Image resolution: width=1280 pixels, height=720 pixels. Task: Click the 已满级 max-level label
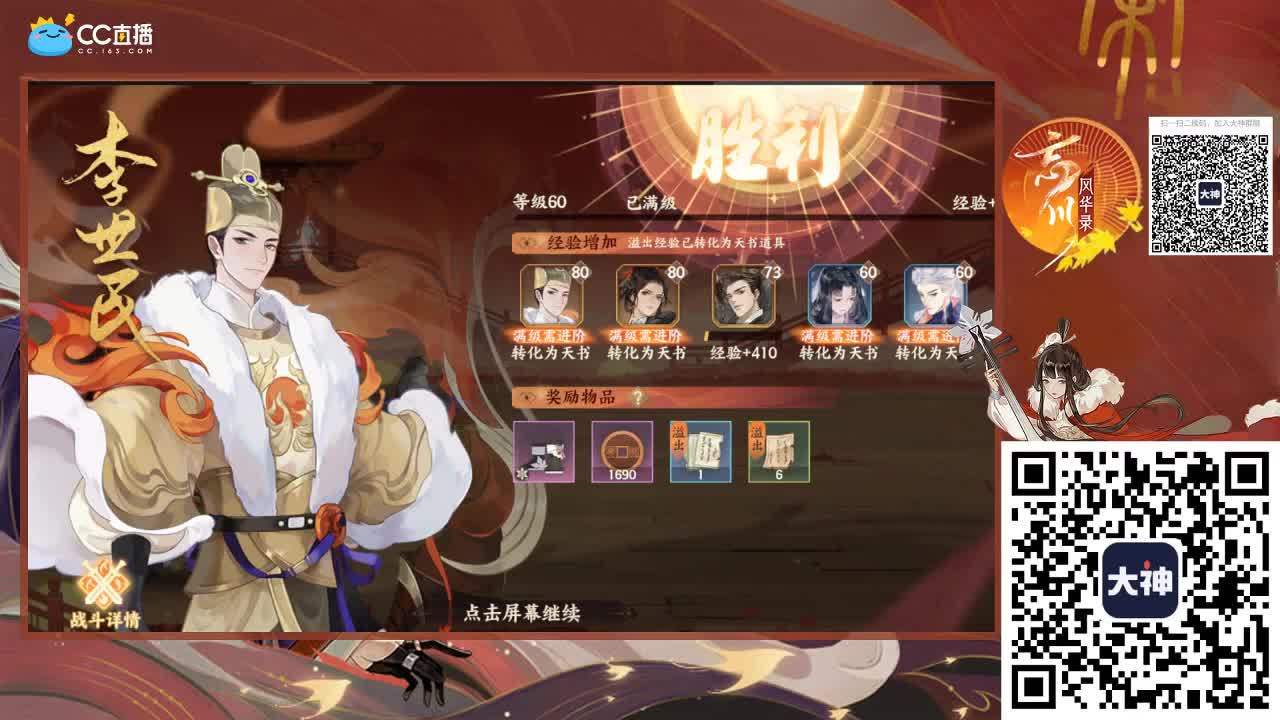649,200
